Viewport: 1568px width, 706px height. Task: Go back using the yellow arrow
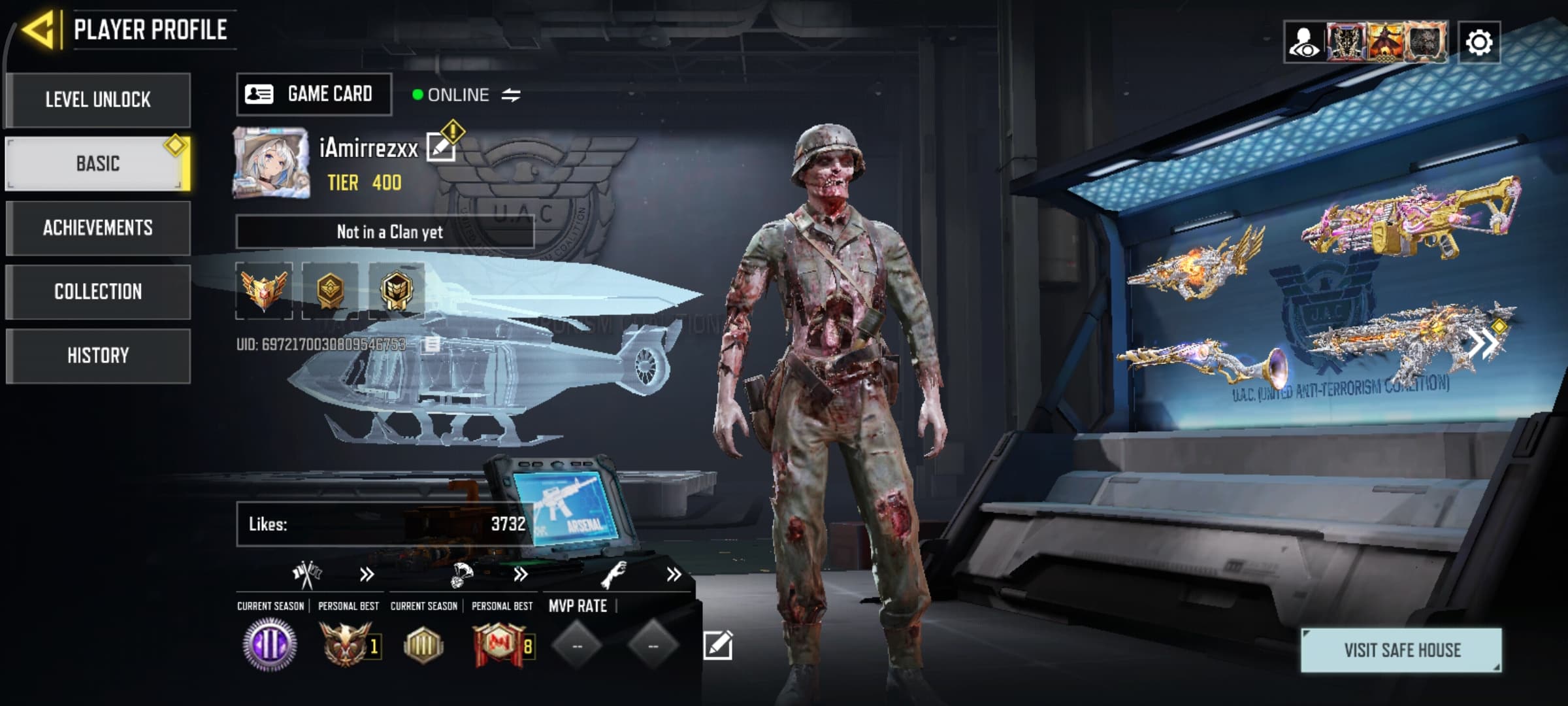pyautogui.click(x=38, y=29)
